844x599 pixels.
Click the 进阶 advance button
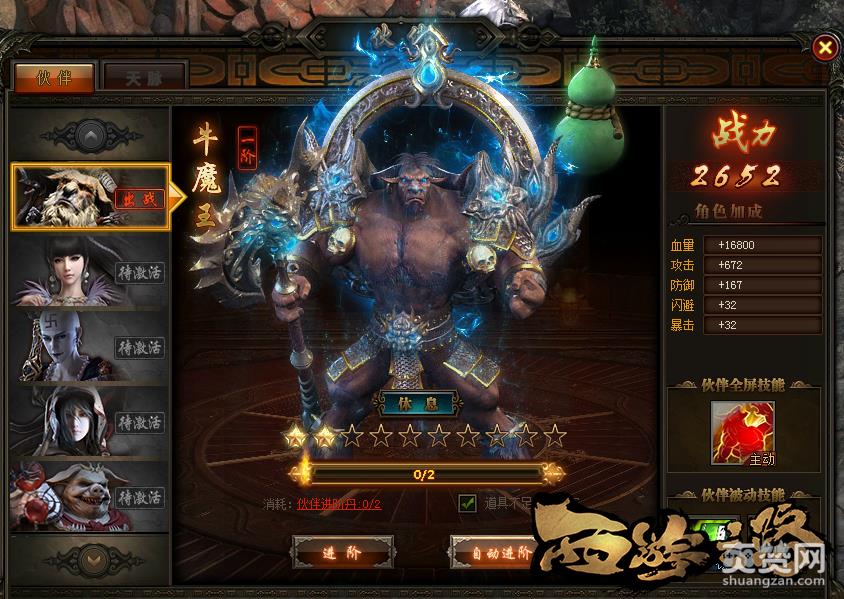coord(343,552)
